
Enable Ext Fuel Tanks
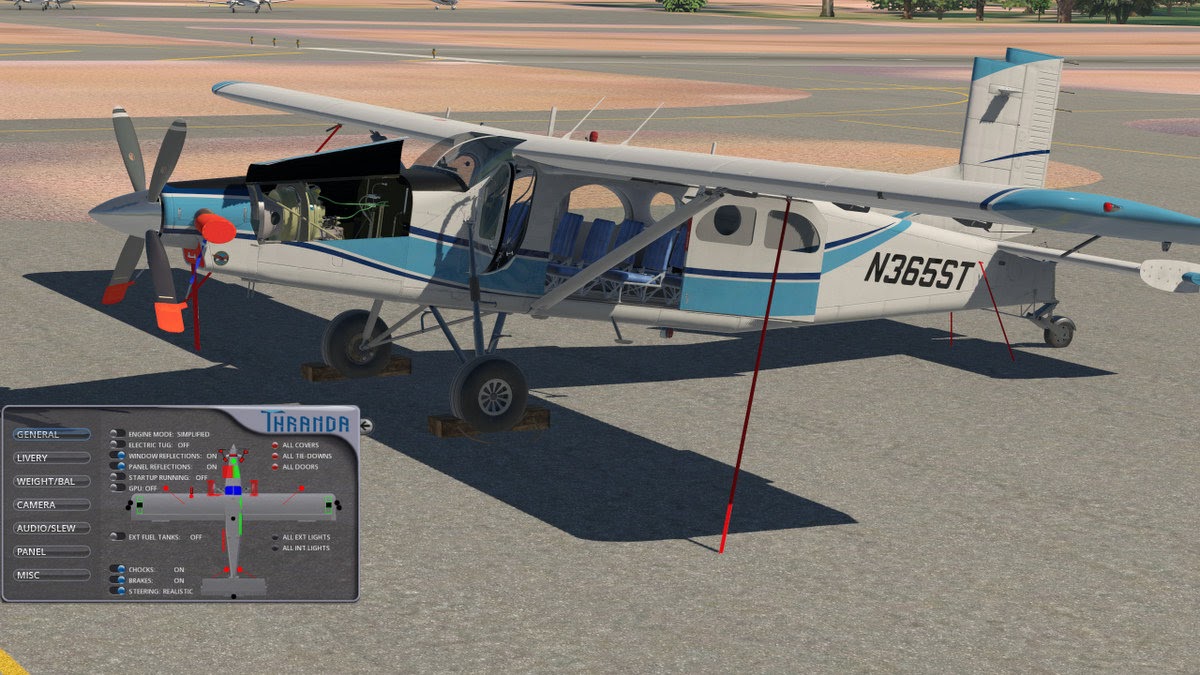coord(119,537)
